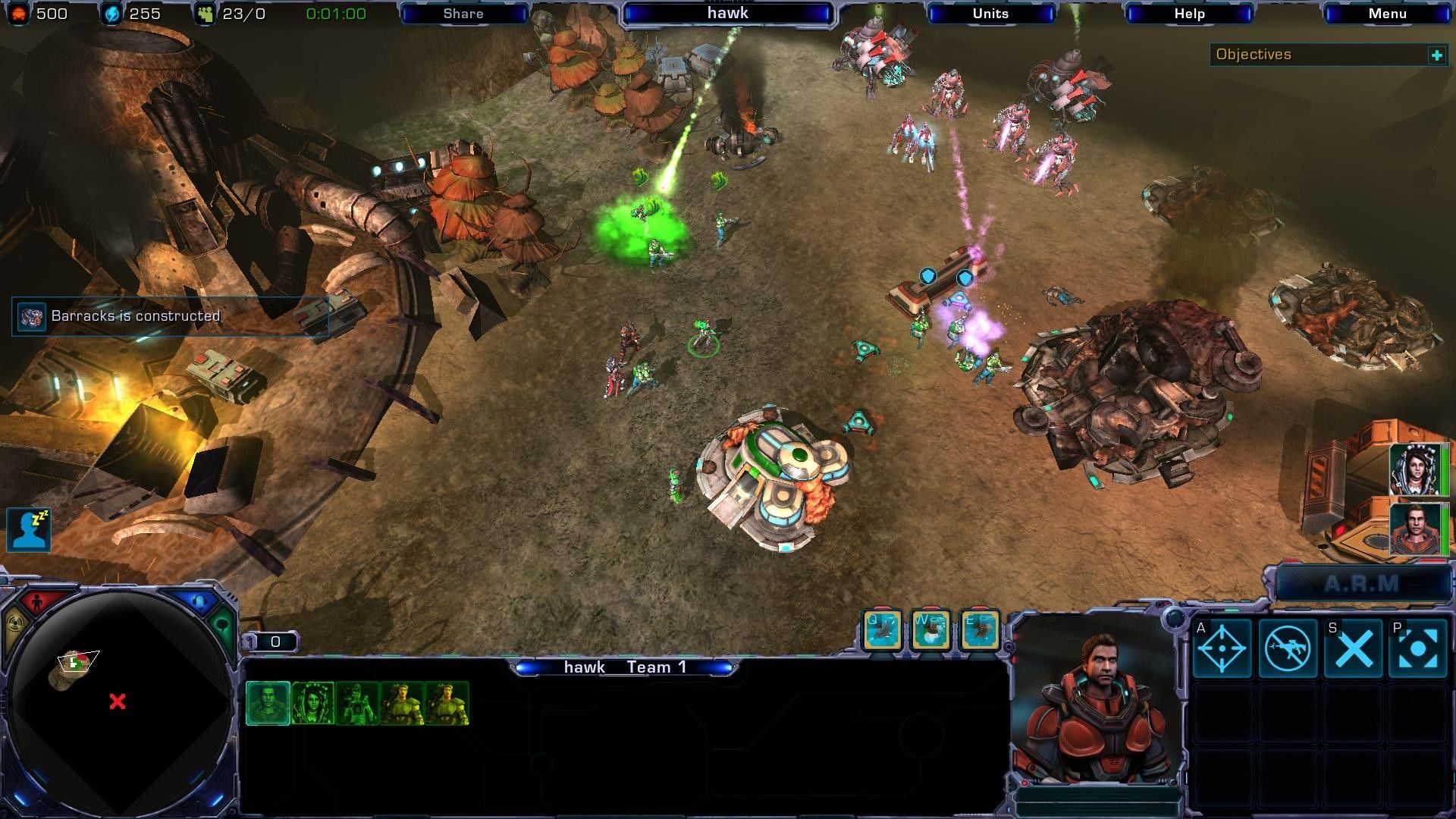The image size is (1456, 819).
Task: Open chat with the green speech-bubble button
Action: (x=222, y=626)
